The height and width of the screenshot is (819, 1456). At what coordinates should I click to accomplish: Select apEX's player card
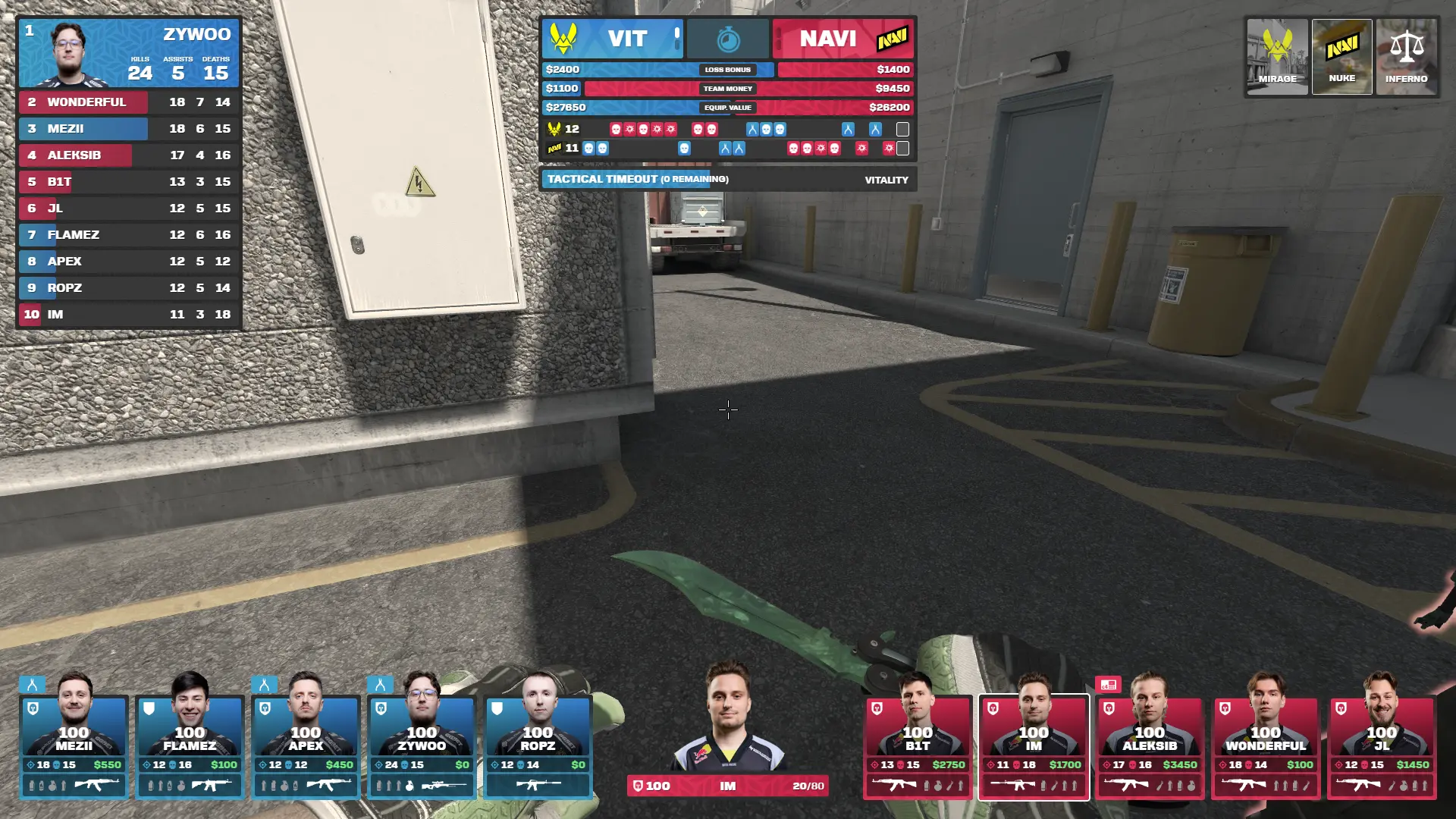(306, 747)
